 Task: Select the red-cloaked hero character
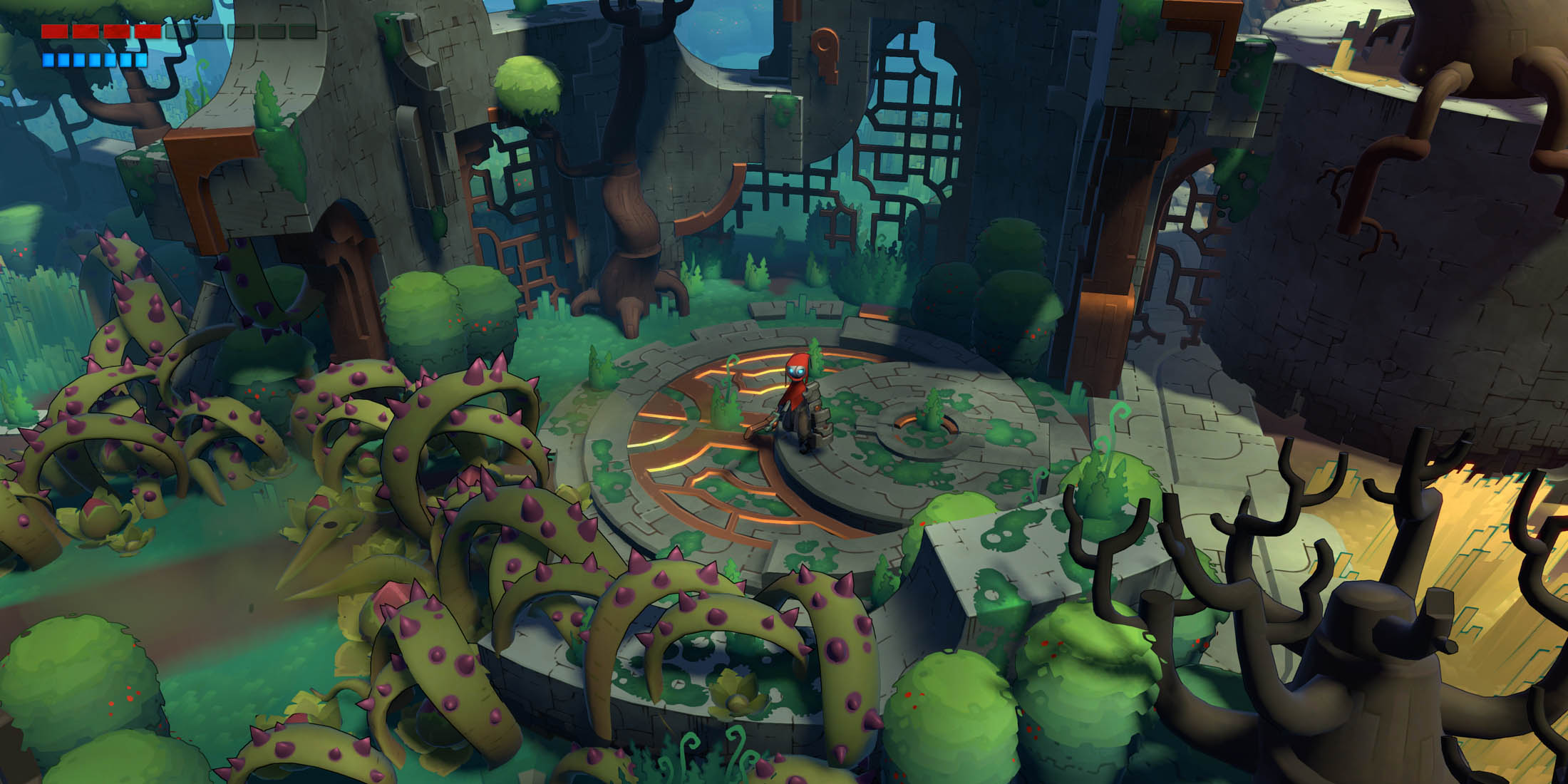click(x=798, y=399)
